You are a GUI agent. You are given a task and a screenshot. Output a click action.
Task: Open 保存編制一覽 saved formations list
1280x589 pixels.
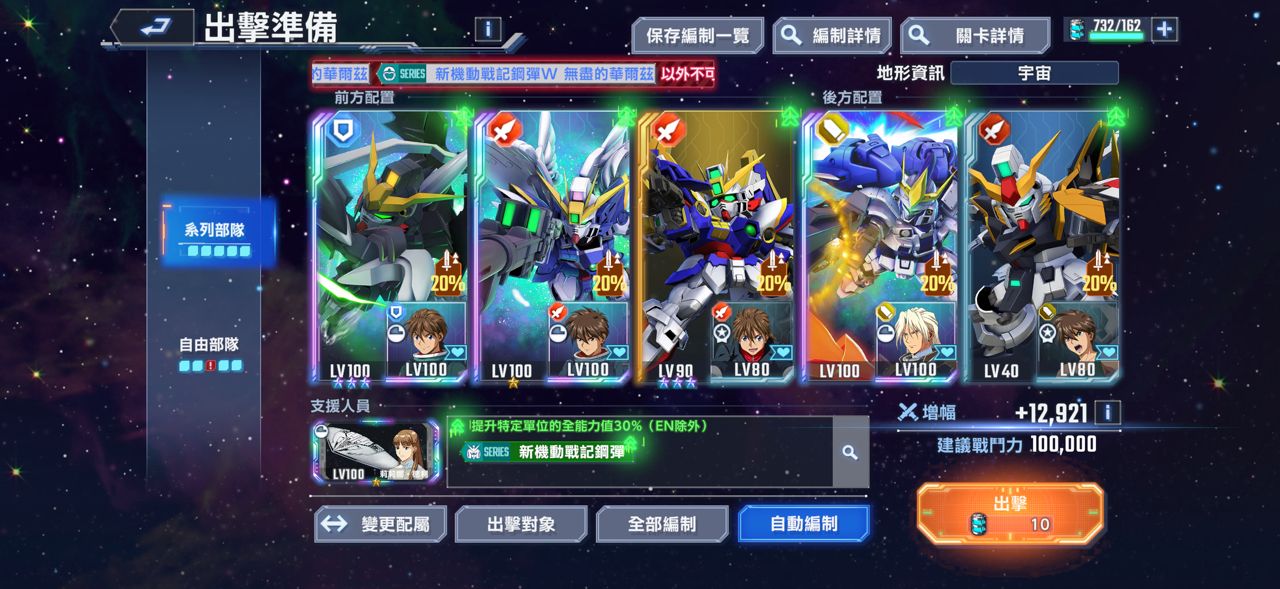pyautogui.click(x=697, y=36)
